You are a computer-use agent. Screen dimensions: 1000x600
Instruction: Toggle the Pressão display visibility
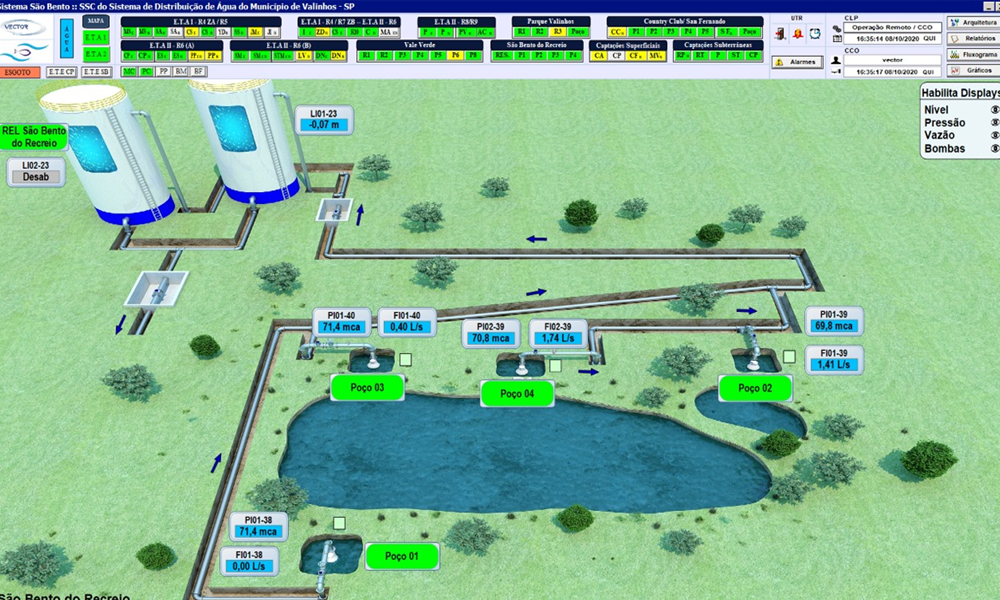coord(994,123)
